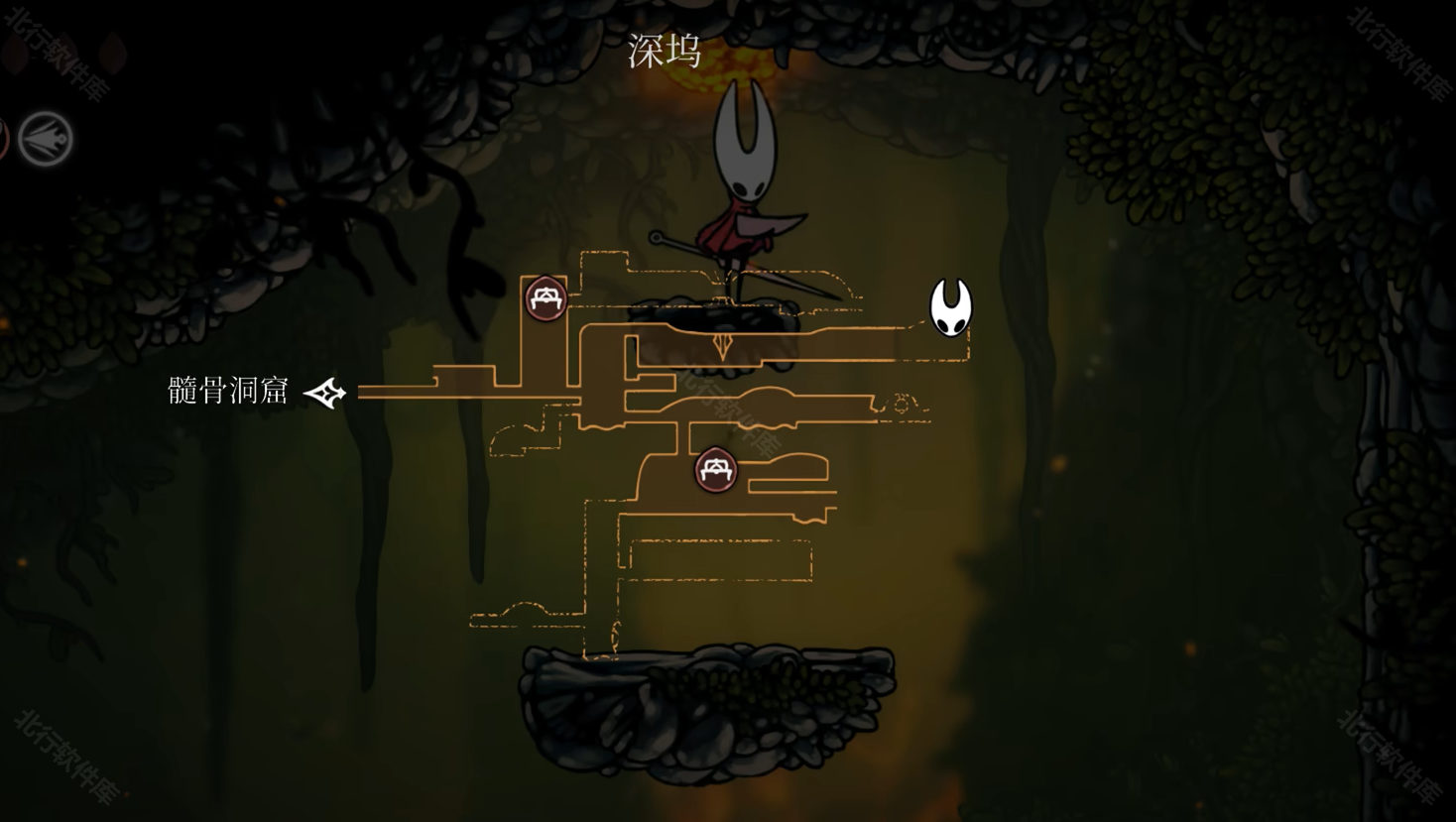Click the dimmed dart tool icon
The image size is (1456, 822).
[x=46, y=139]
